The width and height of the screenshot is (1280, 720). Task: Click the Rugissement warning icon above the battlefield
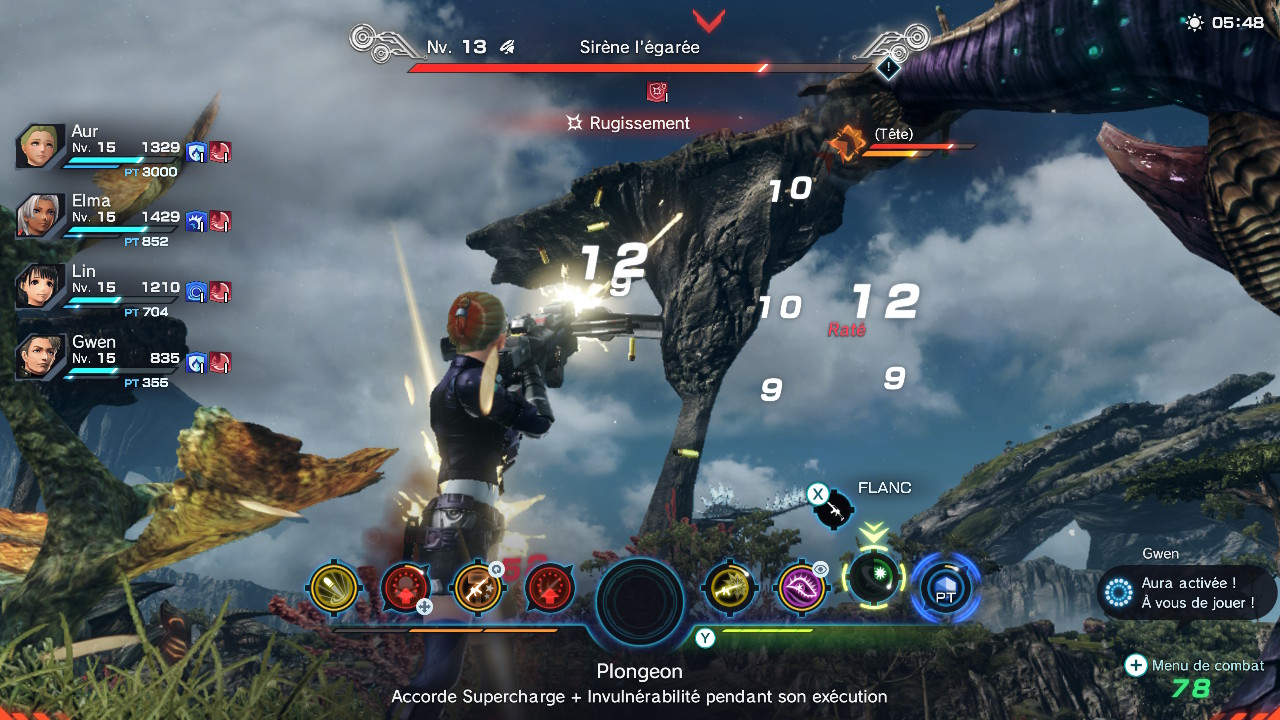coord(656,90)
